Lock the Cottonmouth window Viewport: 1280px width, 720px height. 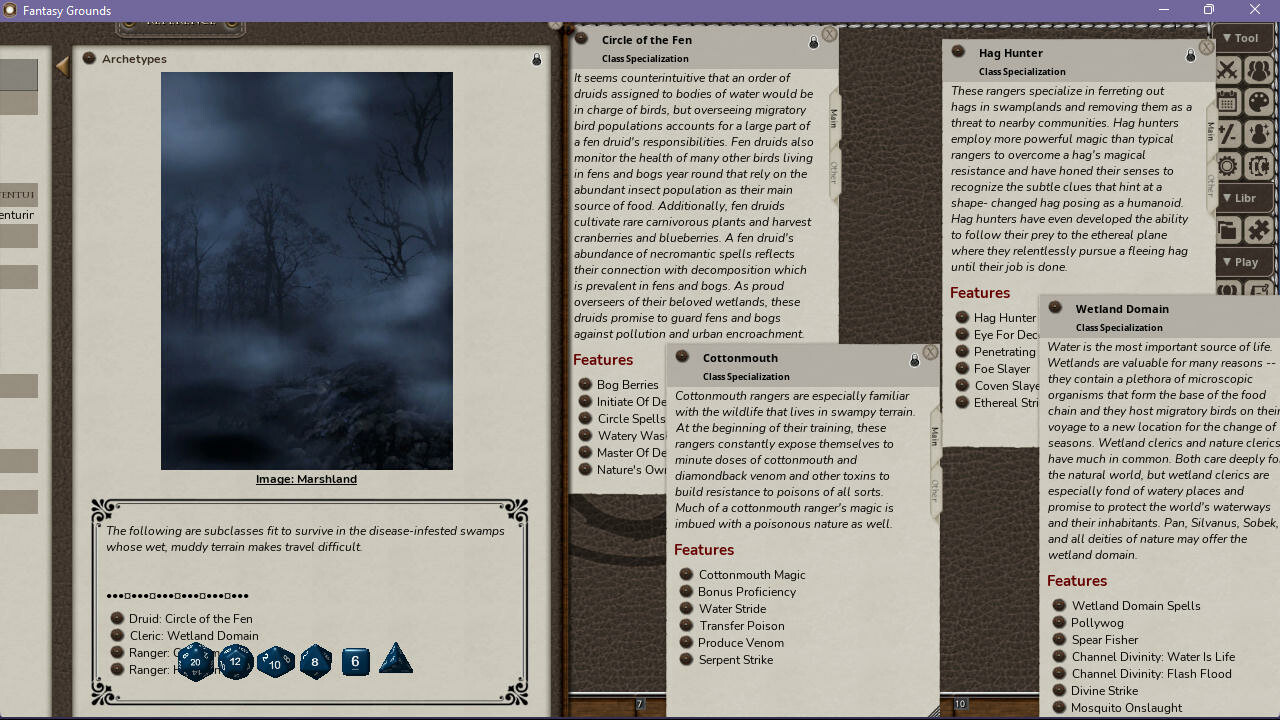[914, 361]
